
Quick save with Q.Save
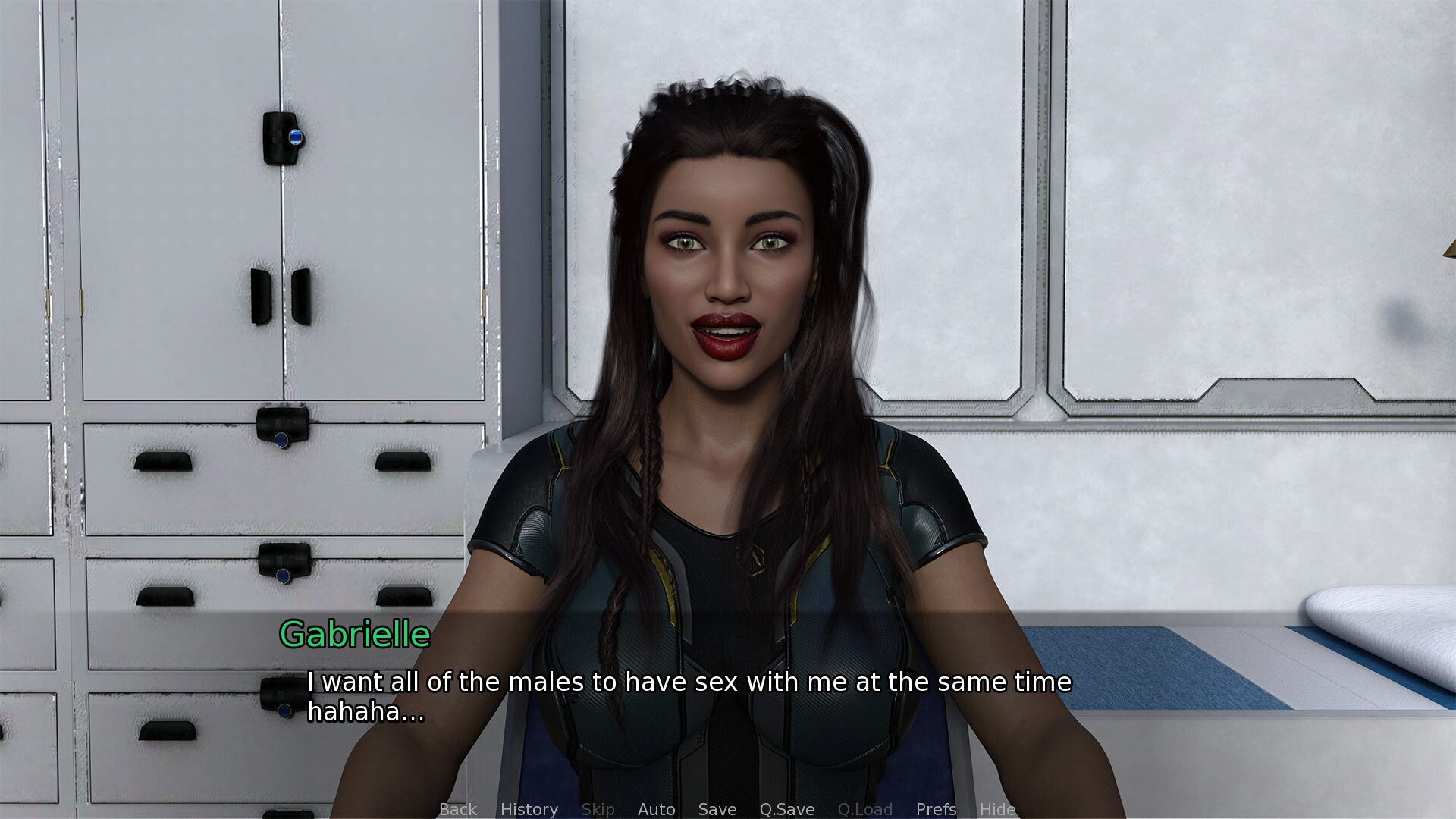pos(787,809)
